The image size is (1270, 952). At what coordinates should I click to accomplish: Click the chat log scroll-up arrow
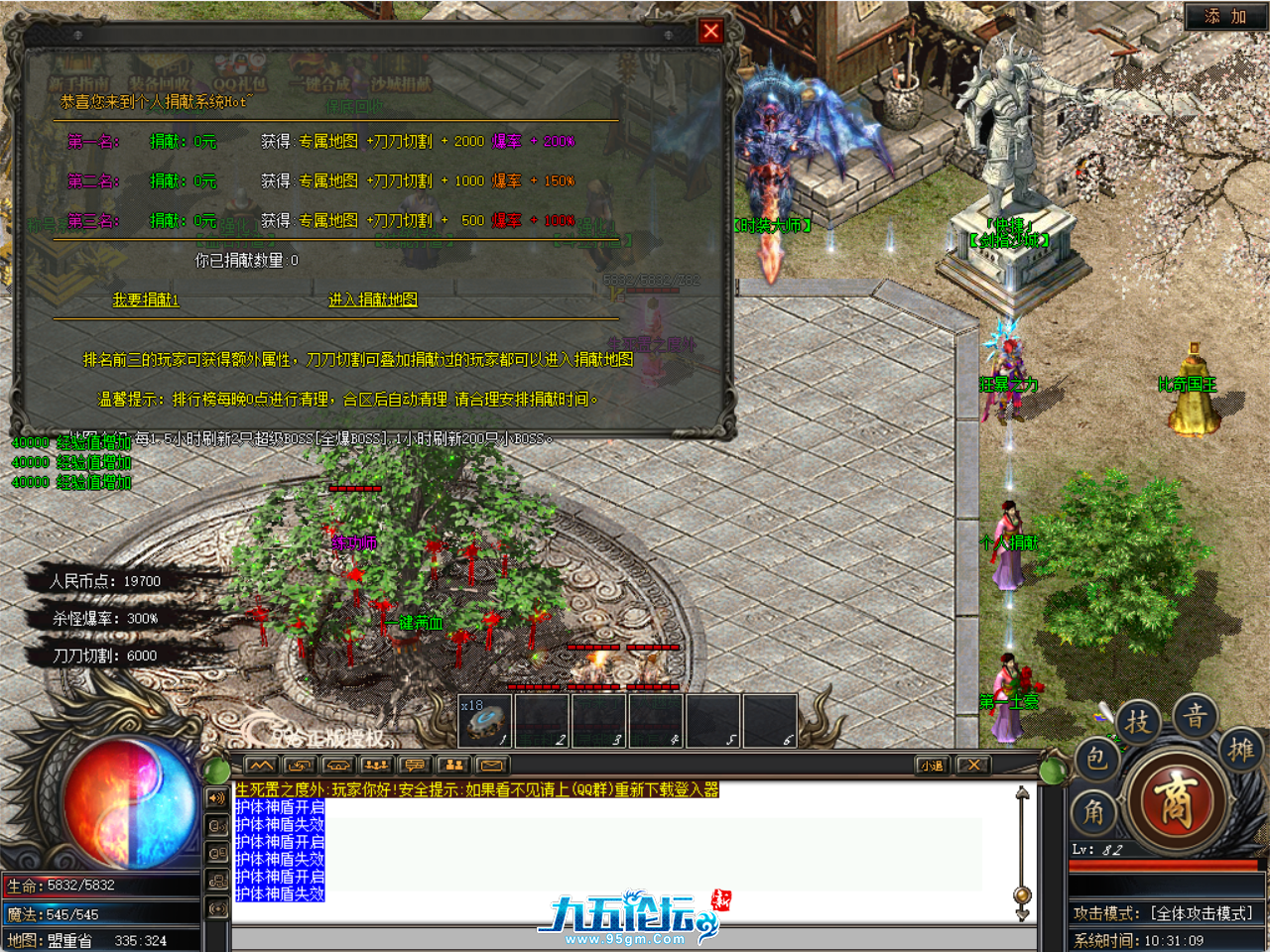[1022, 793]
